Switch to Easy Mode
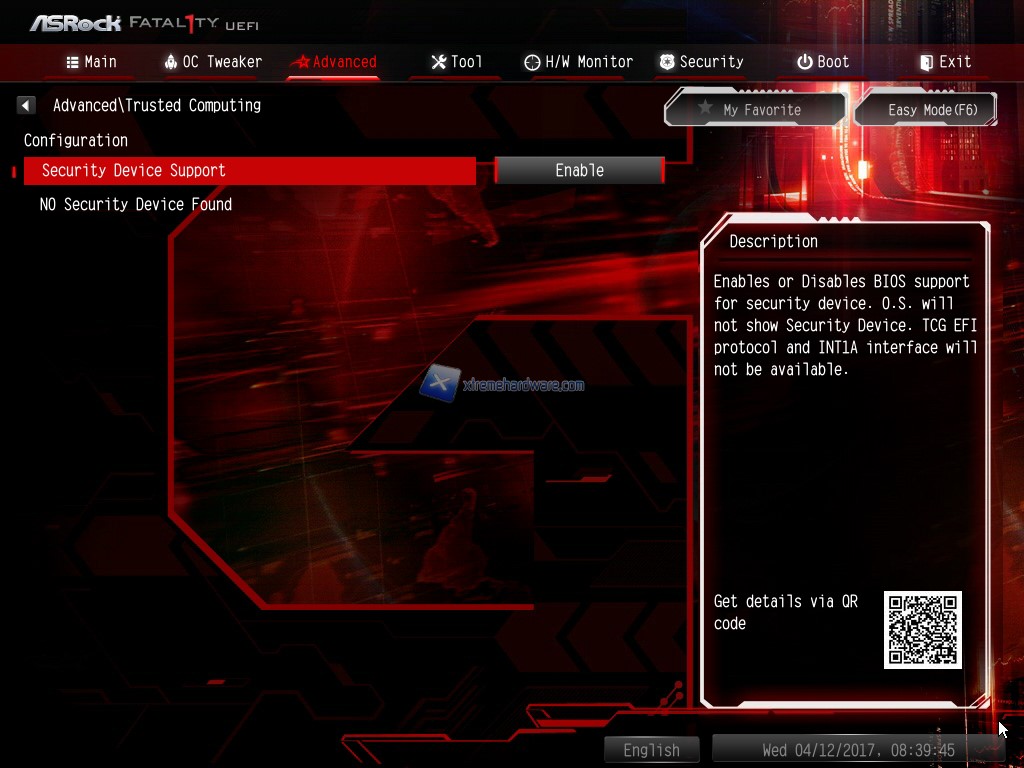The height and width of the screenshot is (768, 1024). (x=927, y=110)
